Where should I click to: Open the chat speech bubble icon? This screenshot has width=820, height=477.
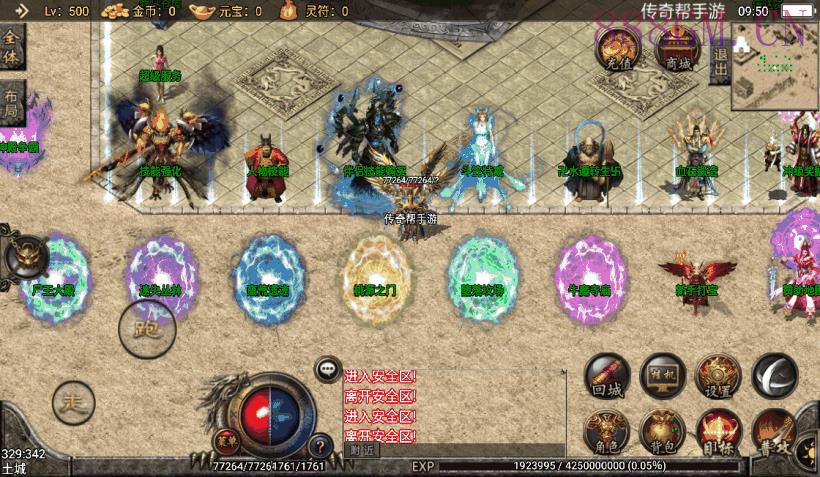[x=328, y=369]
